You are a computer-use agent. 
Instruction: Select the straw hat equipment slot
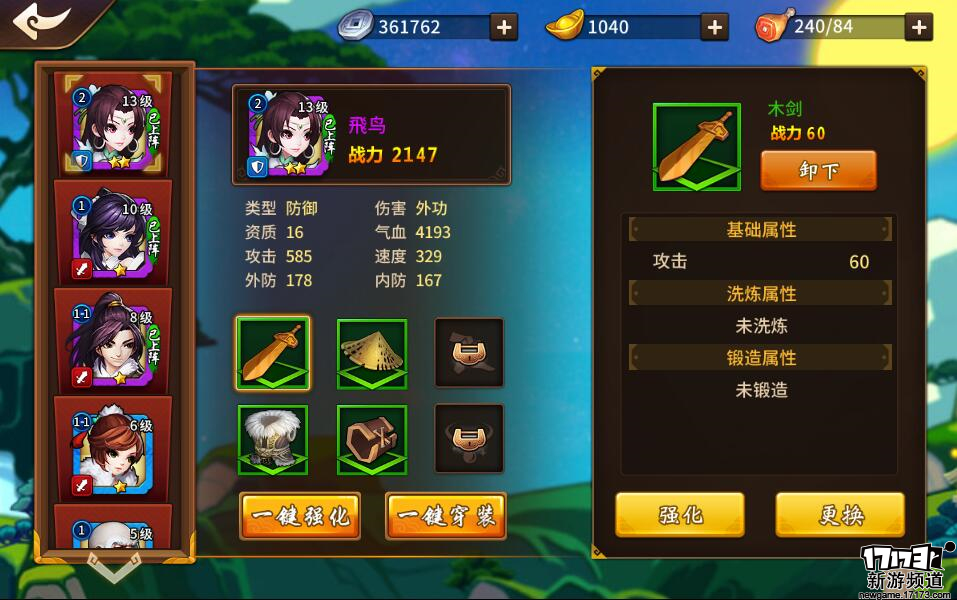pos(371,353)
